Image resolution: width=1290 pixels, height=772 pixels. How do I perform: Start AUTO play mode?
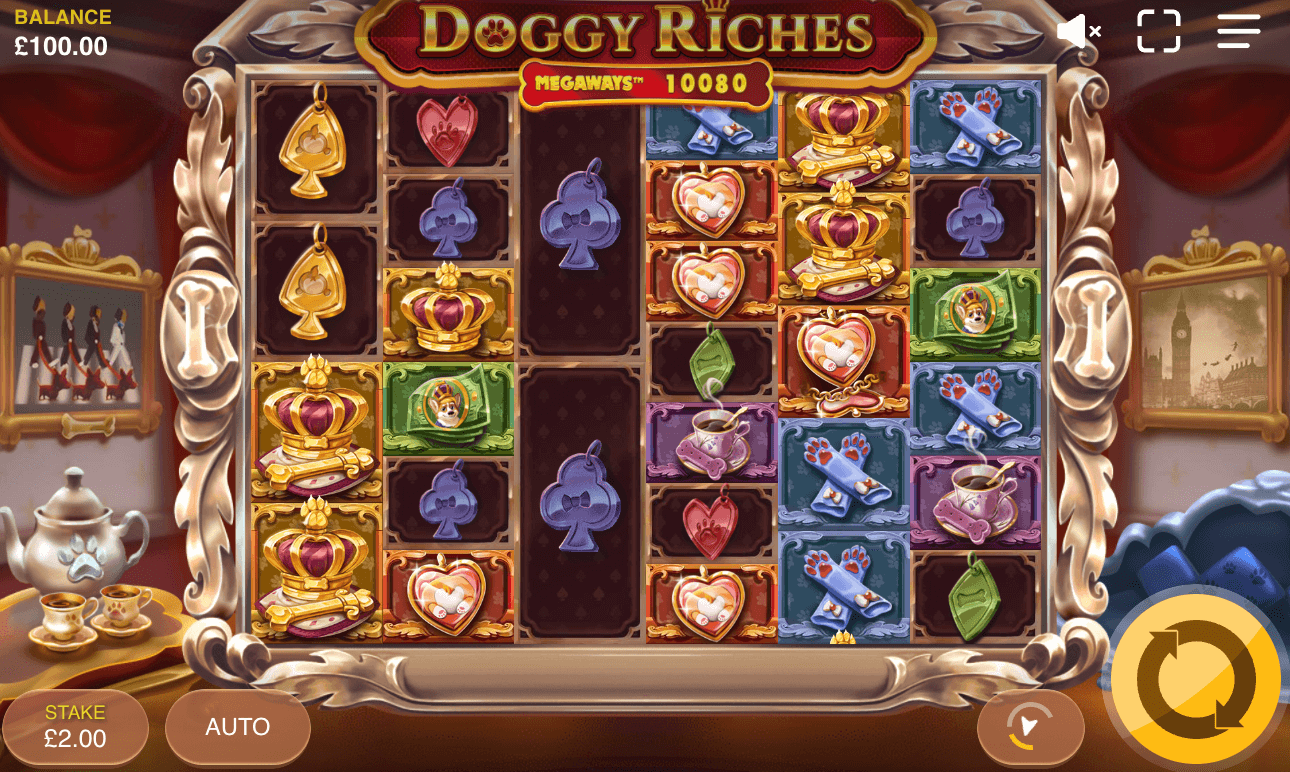(x=237, y=728)
